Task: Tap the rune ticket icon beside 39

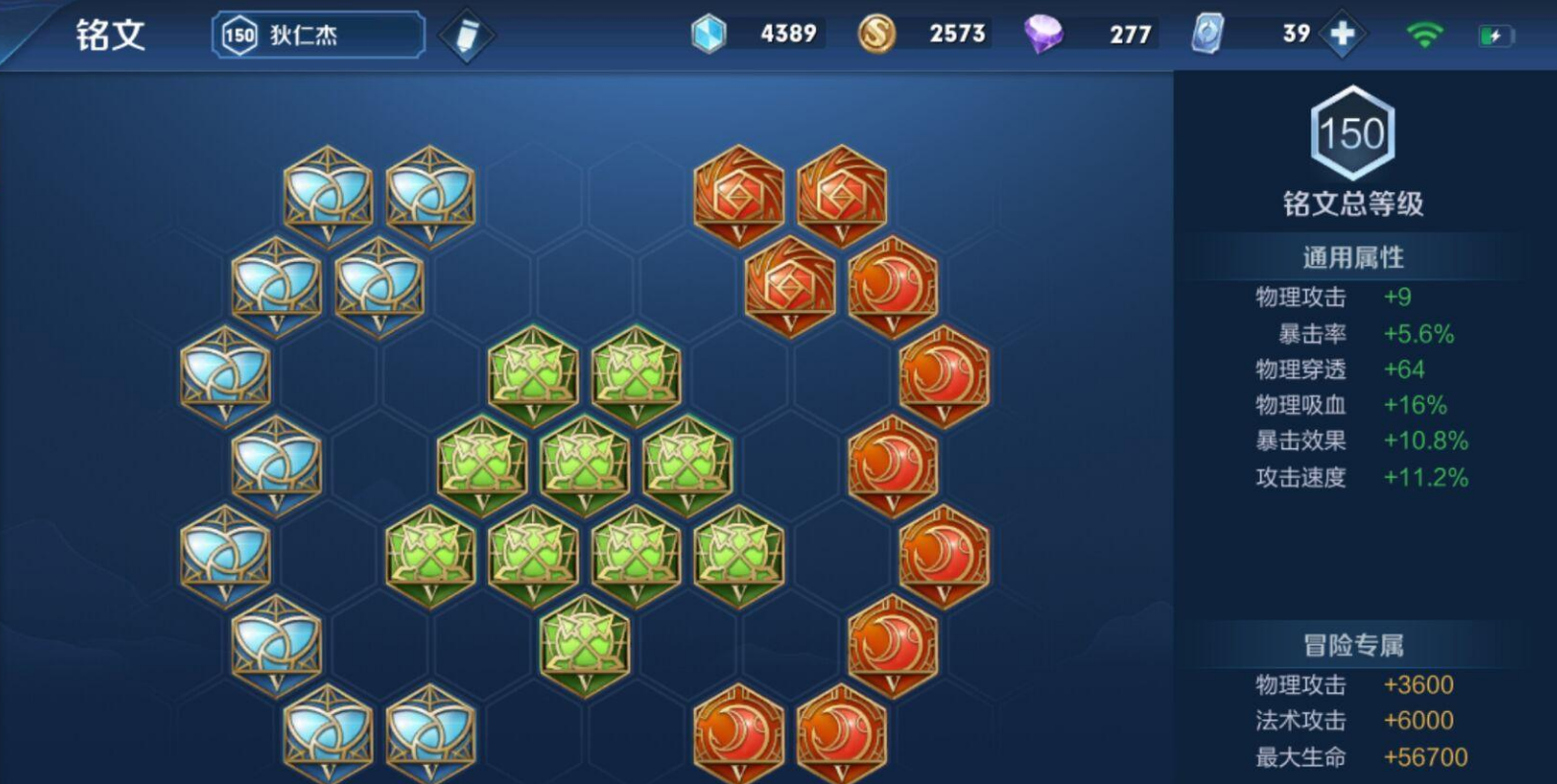Action: point(1208,34)
